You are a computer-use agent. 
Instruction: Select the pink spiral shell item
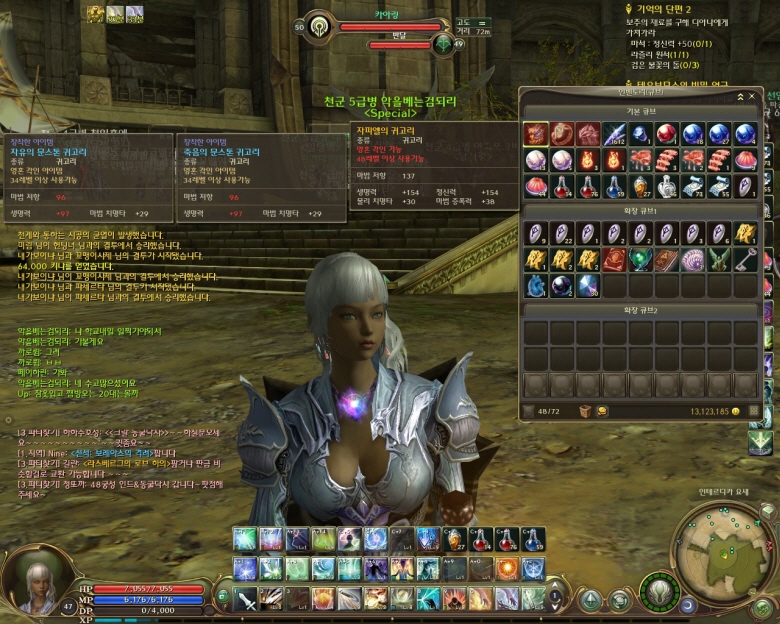click(693, 260)
